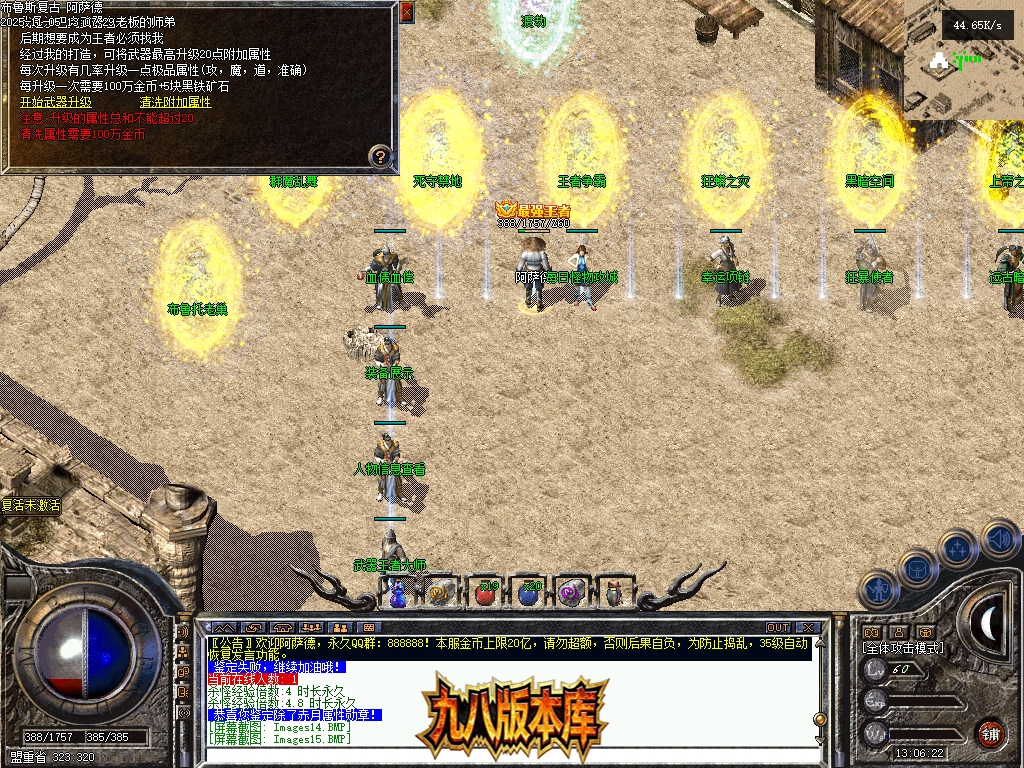Switch the 全体攻击模式 attack mode label
Viewport: 1024px width, 768px height.
902,648
